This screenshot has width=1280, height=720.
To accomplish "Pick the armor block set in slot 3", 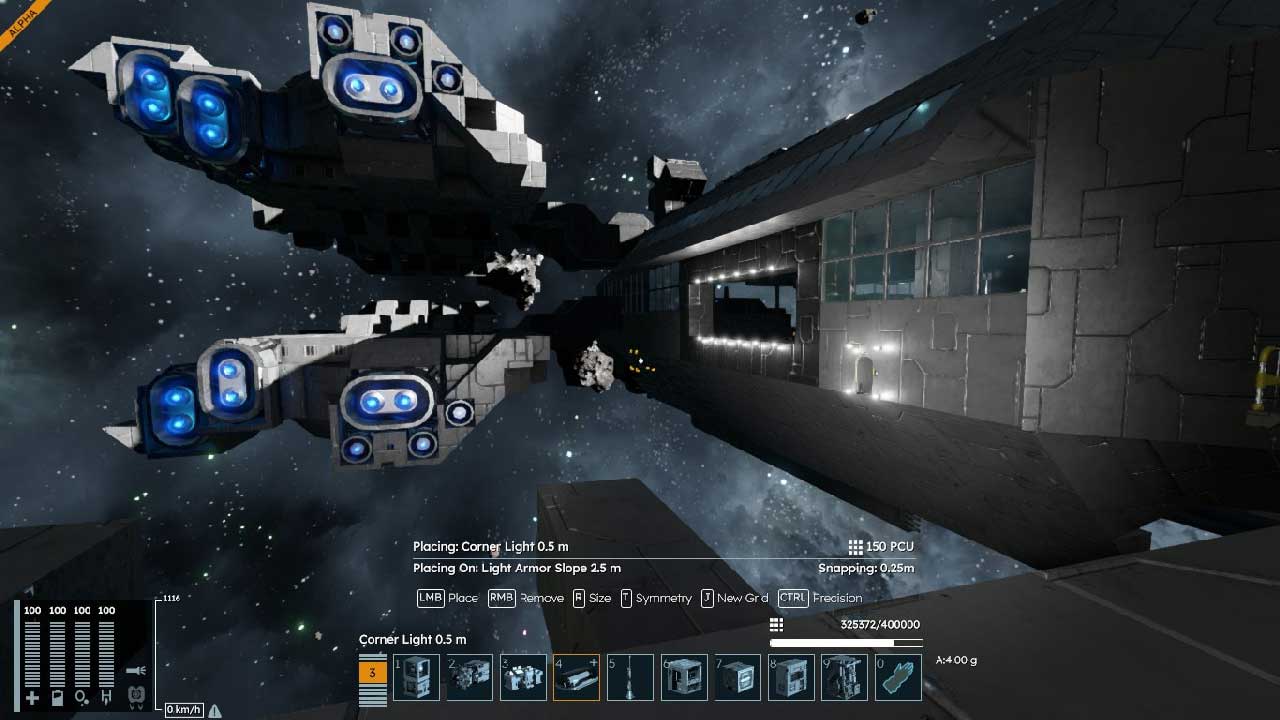I will [x=523, y=678].
